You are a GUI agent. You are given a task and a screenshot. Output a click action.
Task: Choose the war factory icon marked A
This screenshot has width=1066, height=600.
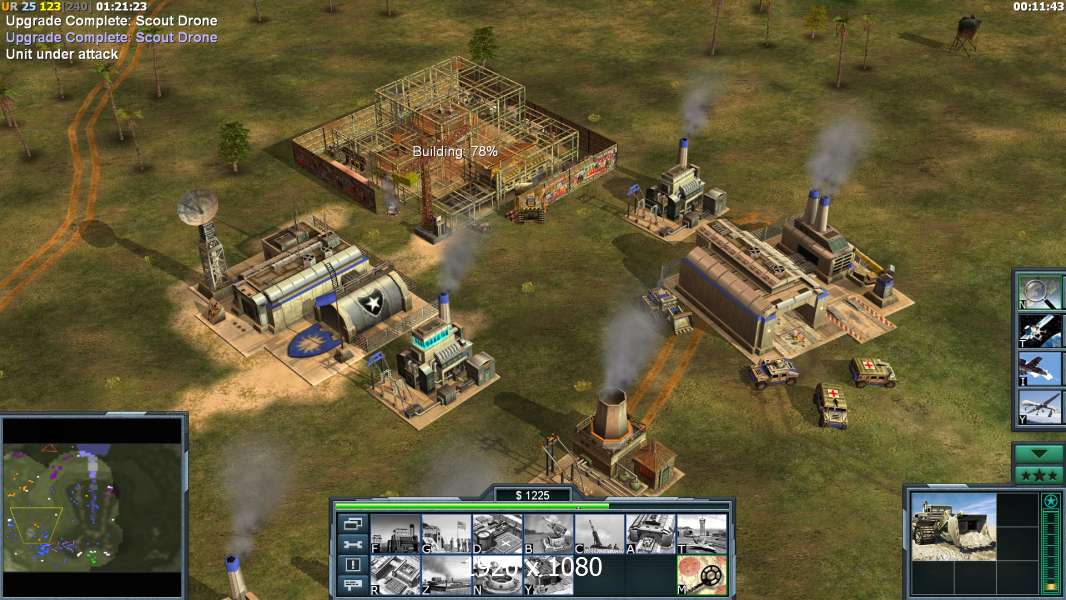click(x=650, y=534)
